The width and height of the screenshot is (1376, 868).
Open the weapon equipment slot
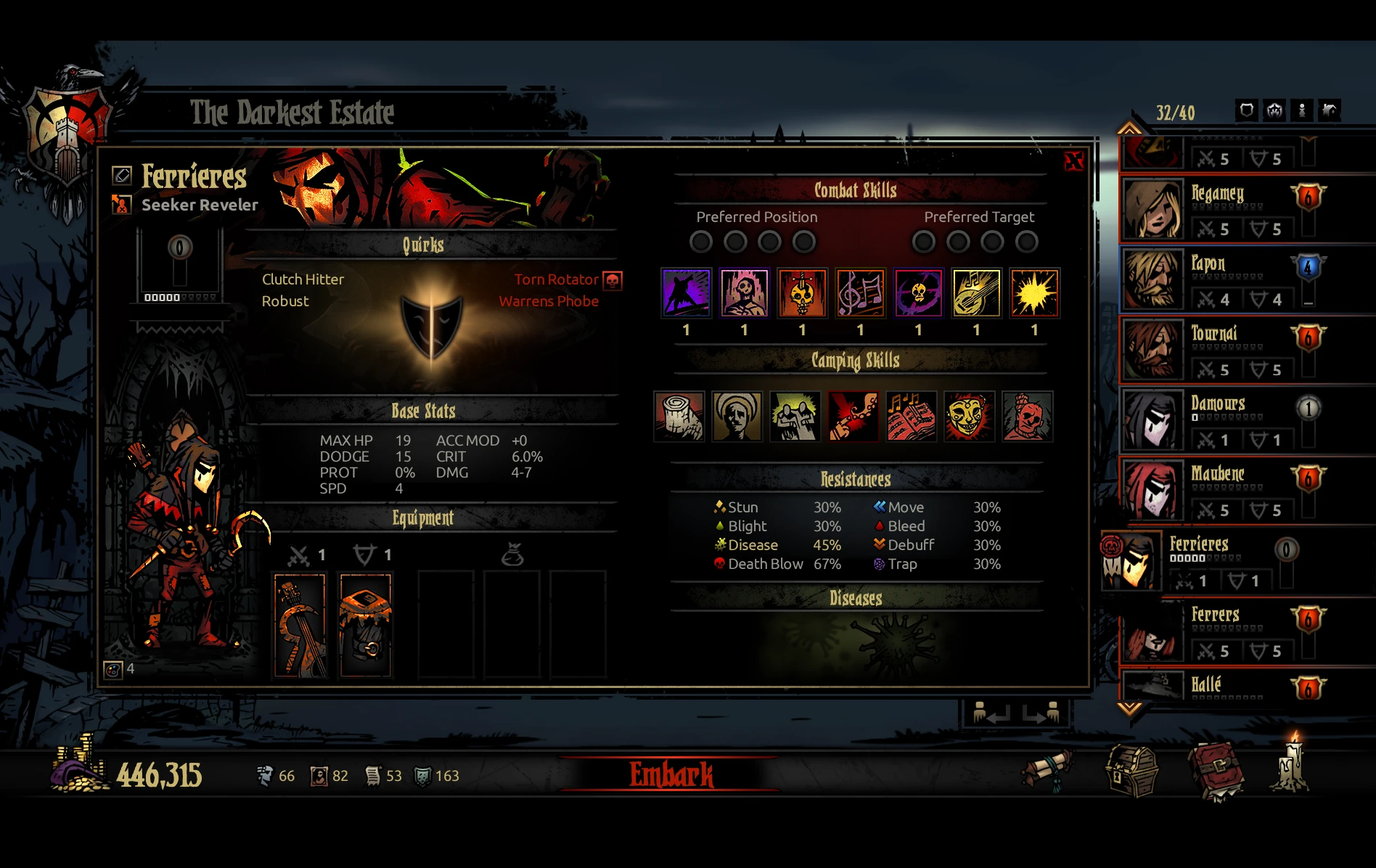[x=300, y=624]
